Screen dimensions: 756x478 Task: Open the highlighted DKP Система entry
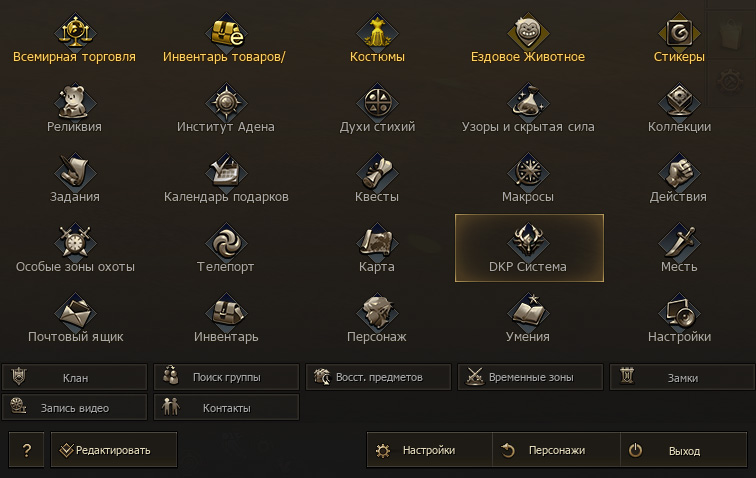click(x=529, y=249)
